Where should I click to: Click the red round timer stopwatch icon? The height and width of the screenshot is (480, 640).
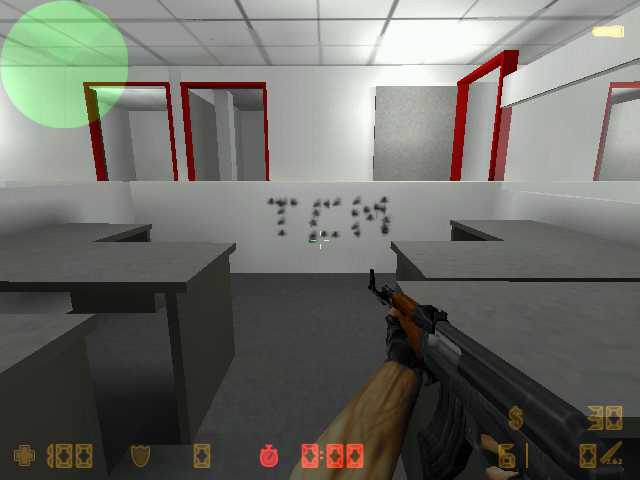[269, 456]
